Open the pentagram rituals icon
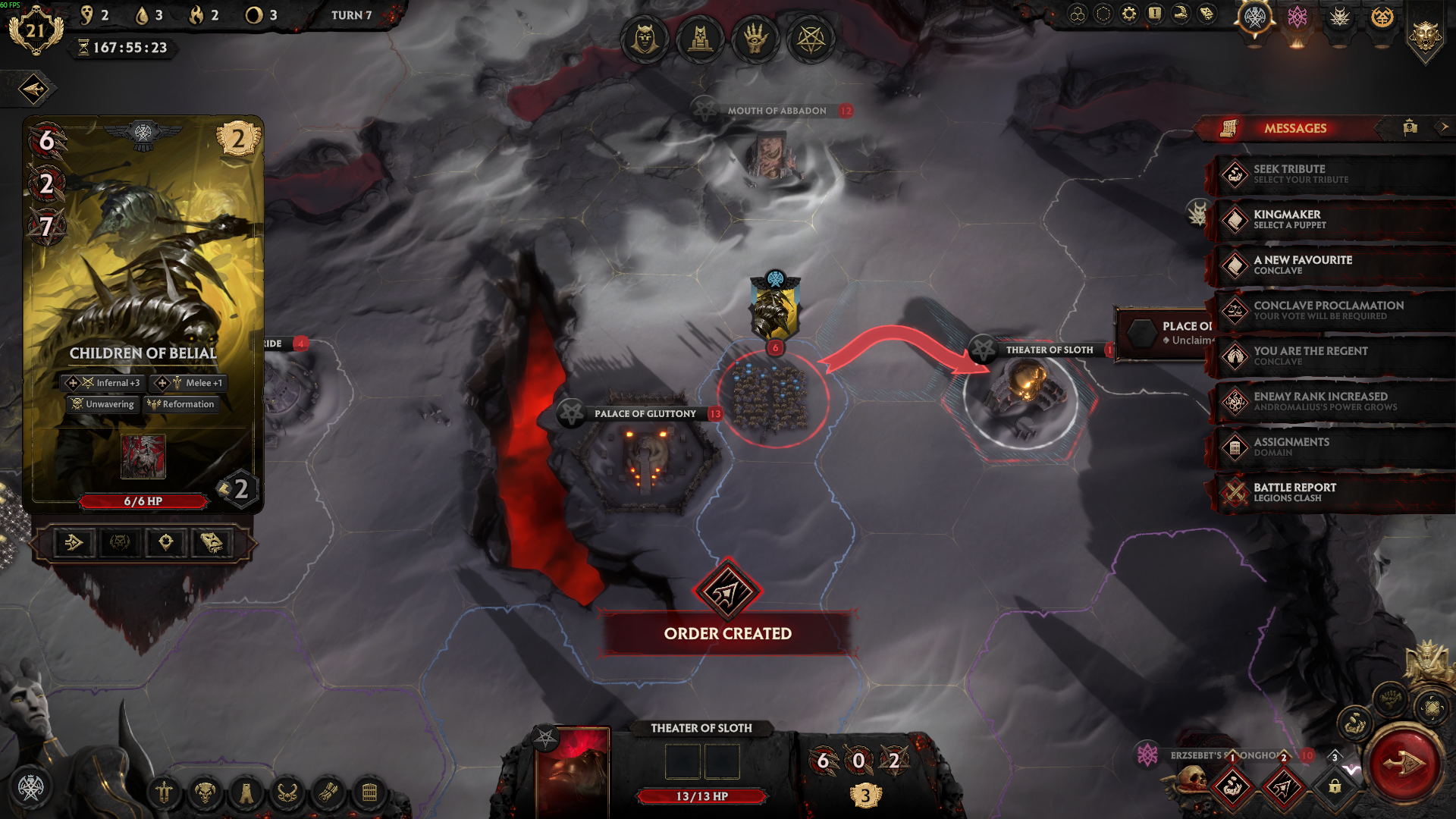Image resolution: width=1456 pixels, height=819 pixels. [x=811, y=39]
